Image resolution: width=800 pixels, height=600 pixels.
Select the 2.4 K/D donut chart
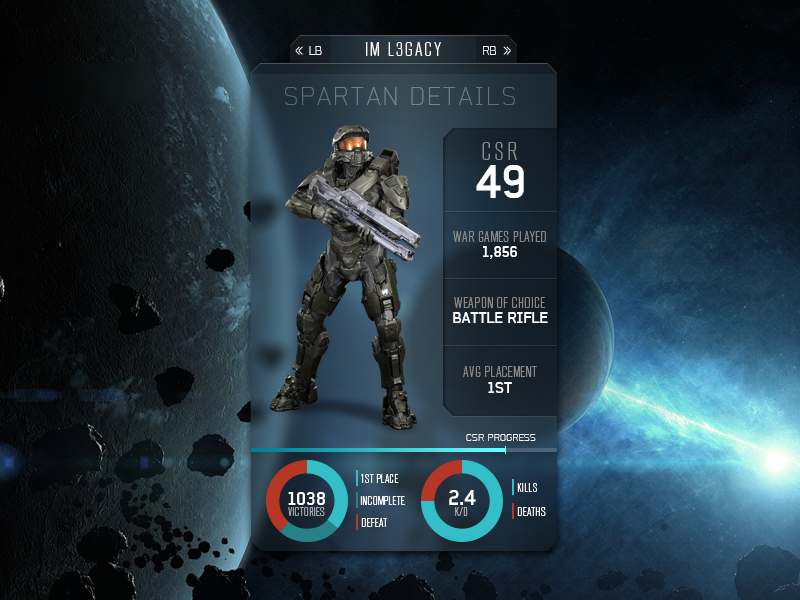(x=461, y=501)
